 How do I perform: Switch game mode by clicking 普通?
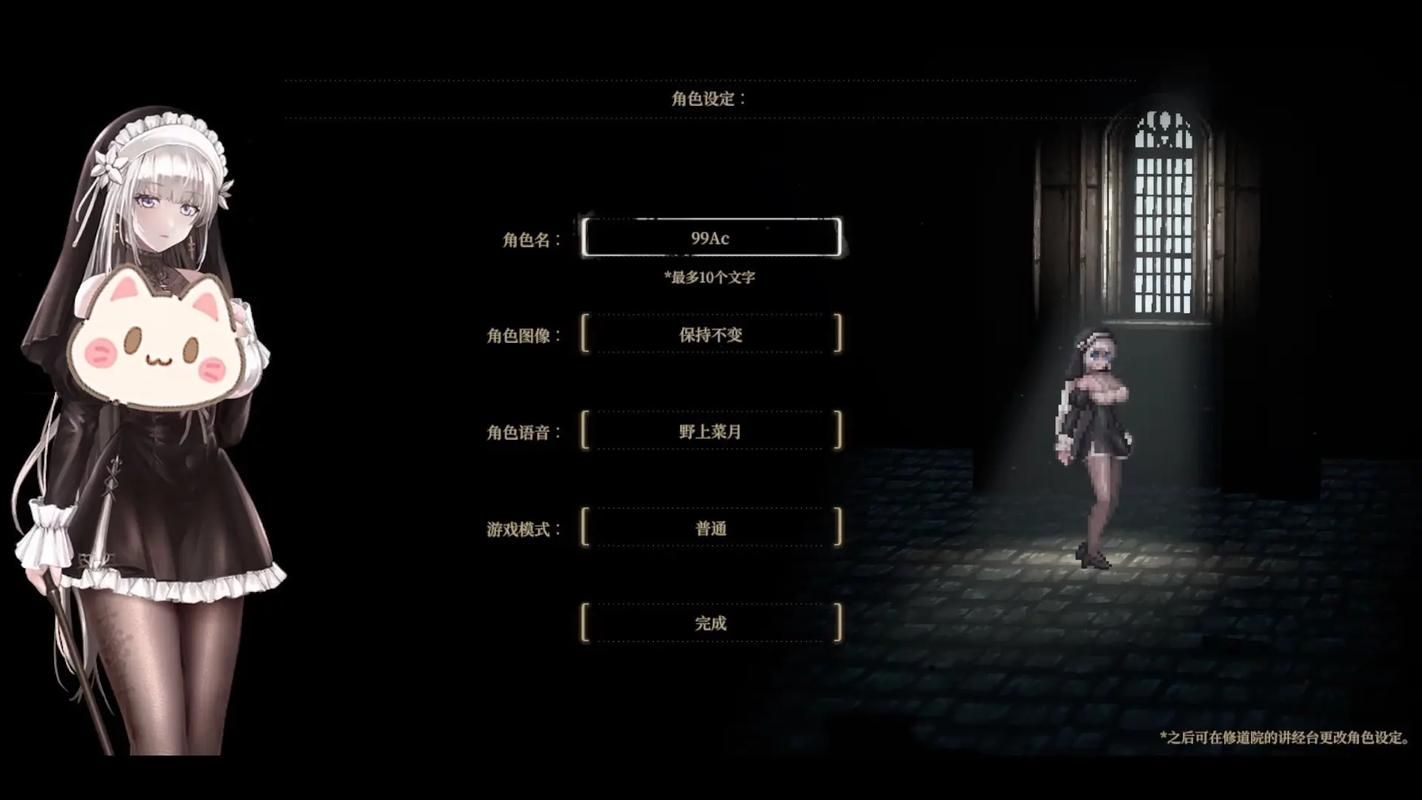711,528
